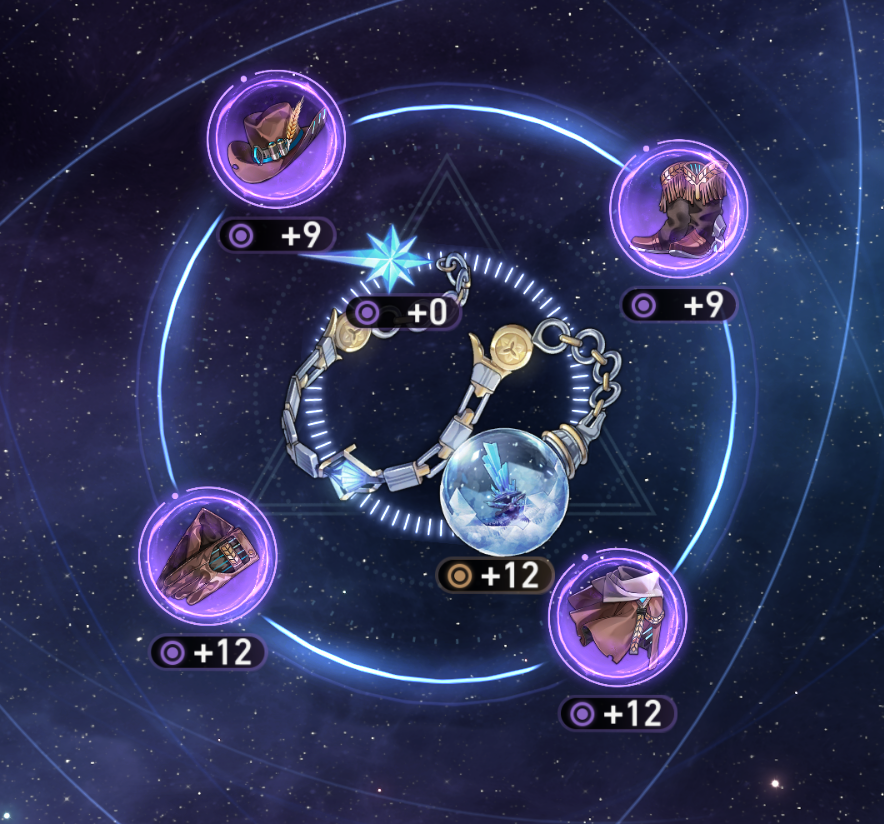Select the purple poncho body relic

coord(616,618)
